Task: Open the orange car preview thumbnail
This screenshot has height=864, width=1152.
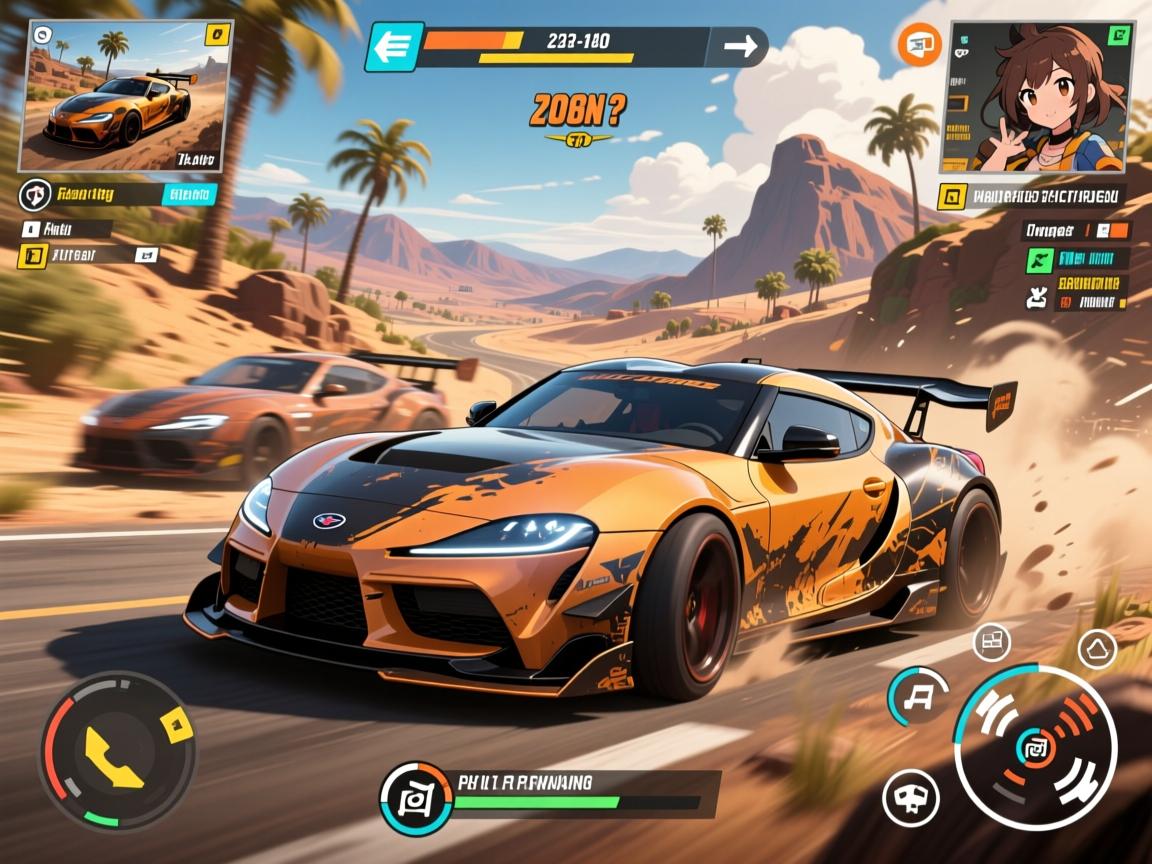Action: [125, 98]
